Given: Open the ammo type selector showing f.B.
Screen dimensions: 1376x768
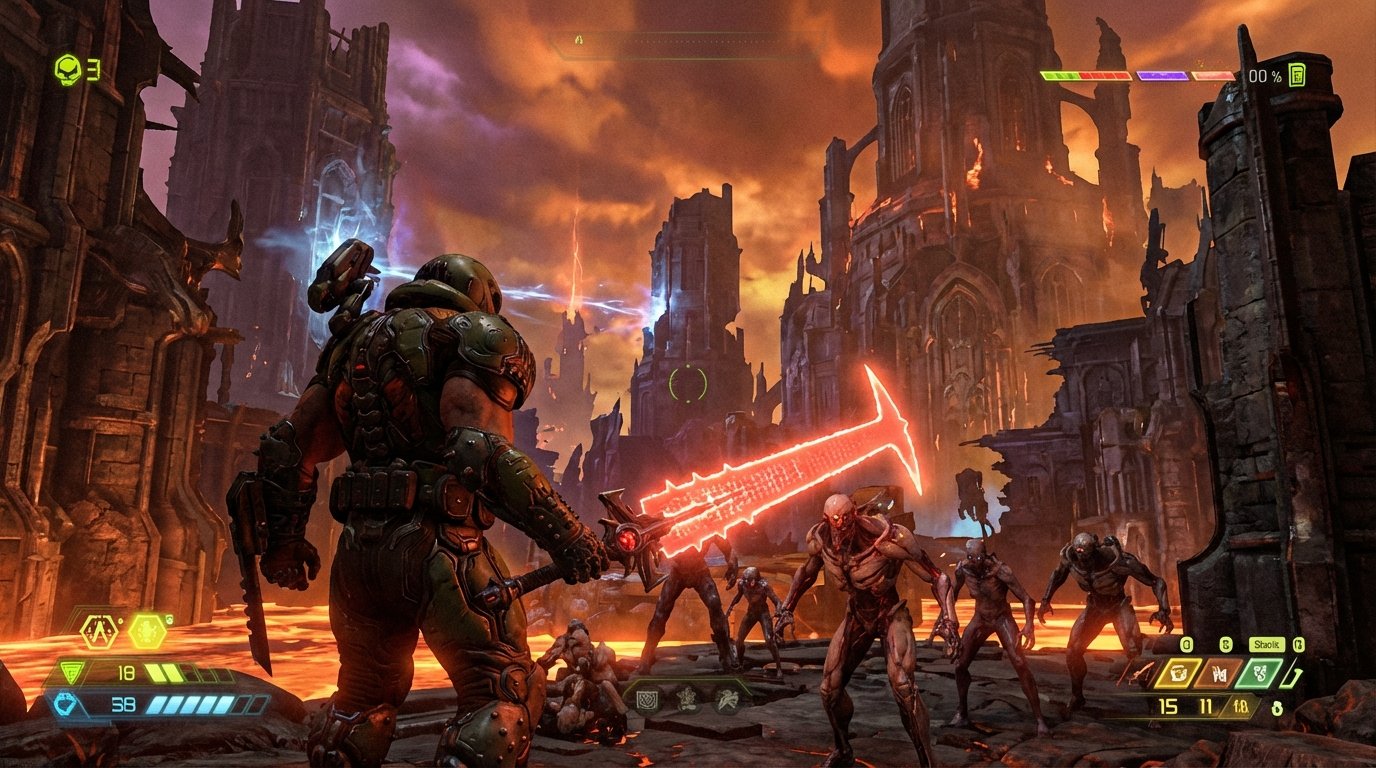Looking at the screenshot, I should tap(1240, 705).
